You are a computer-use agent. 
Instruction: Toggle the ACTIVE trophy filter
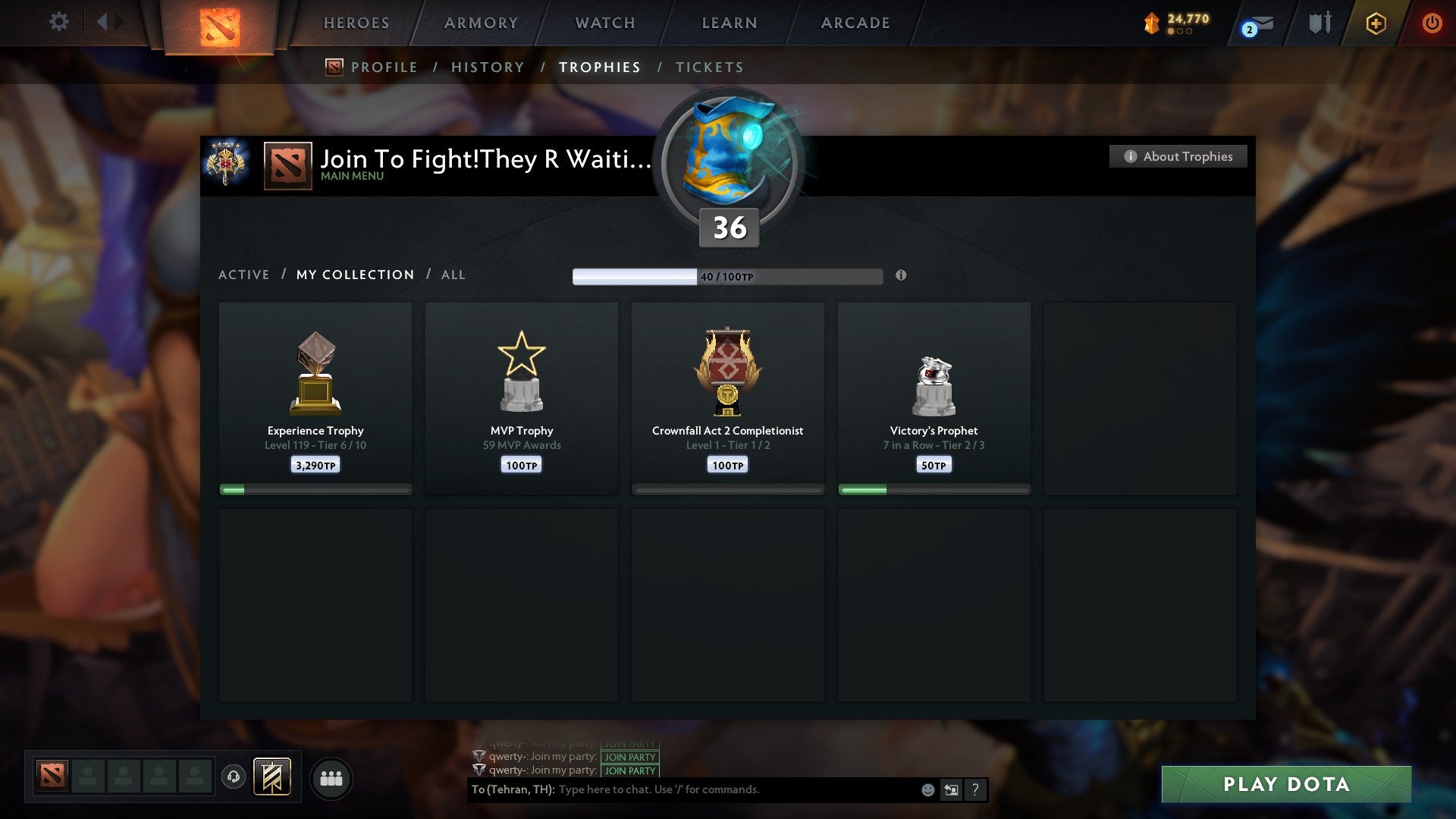(244, 275)
